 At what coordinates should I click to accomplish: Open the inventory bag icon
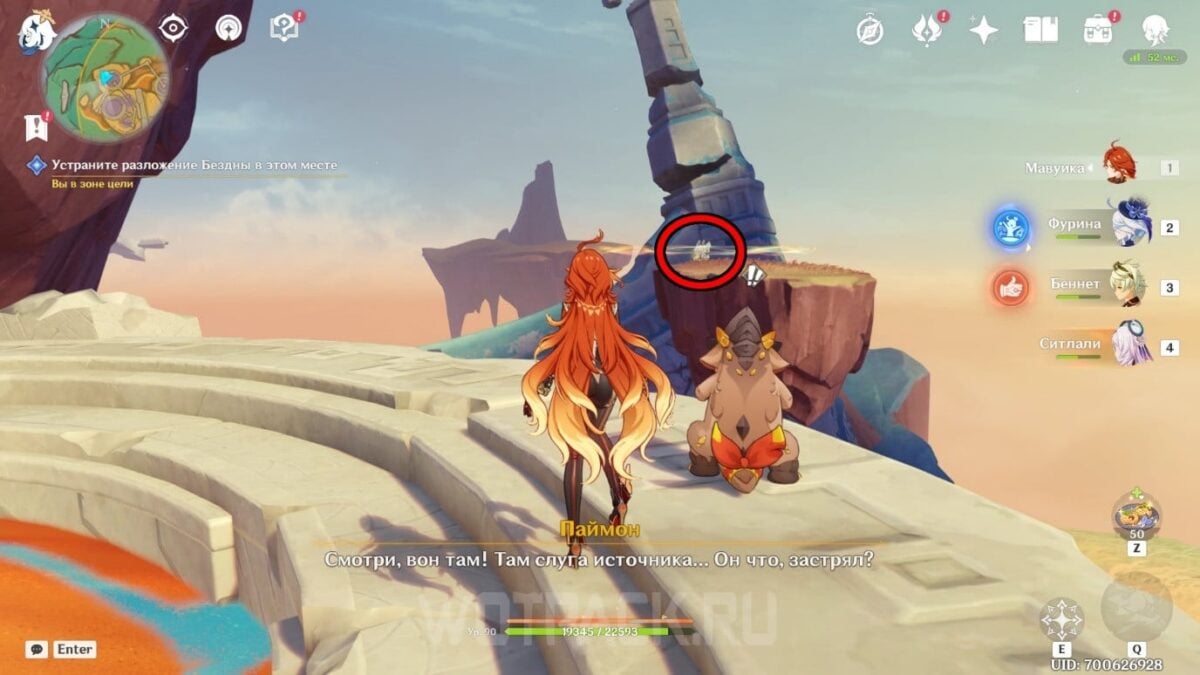pos(1098,30)
